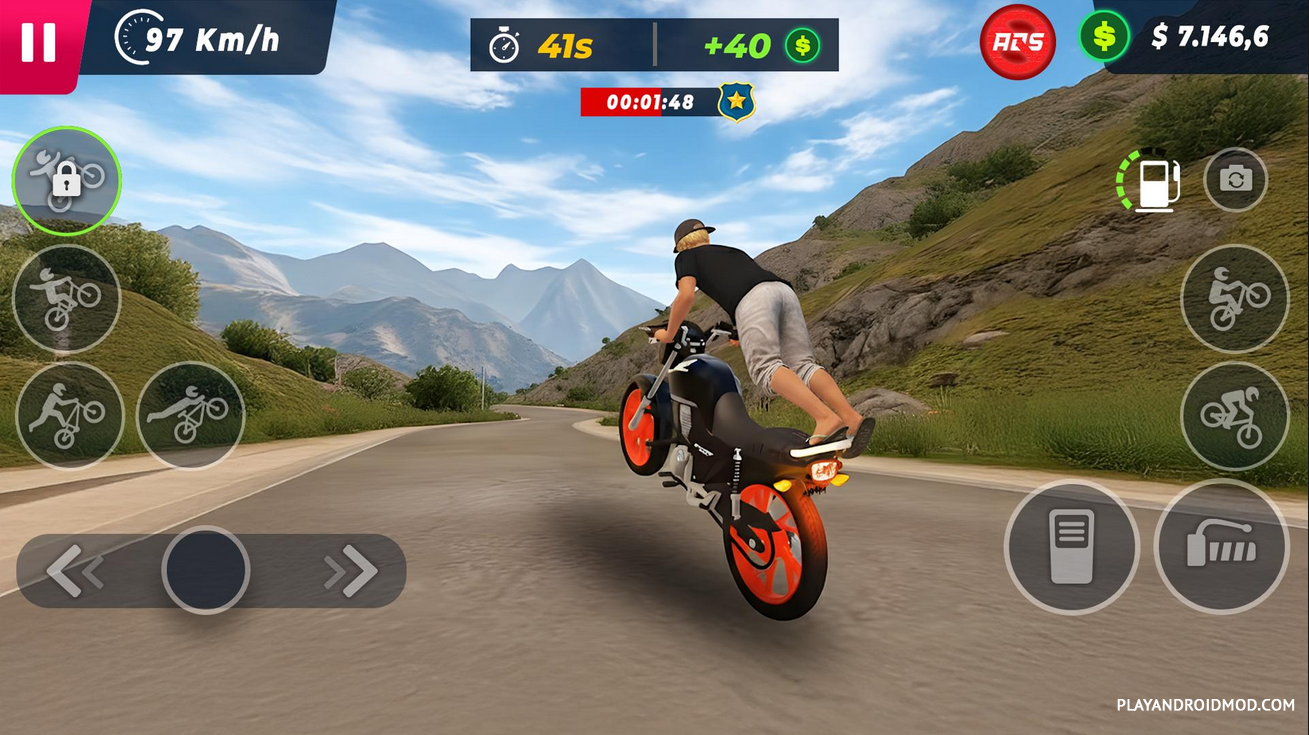Open the green dollar money icon
The height and width of the screenshot is (735, 1309).
[x=1104, y=37]
